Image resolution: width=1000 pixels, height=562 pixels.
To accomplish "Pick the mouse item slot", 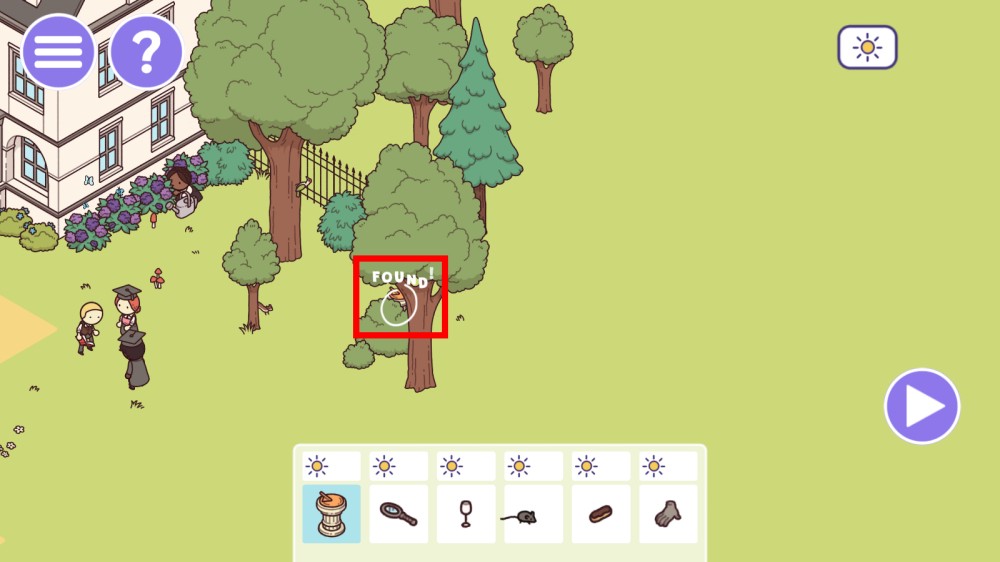I will tap(533, 514).
